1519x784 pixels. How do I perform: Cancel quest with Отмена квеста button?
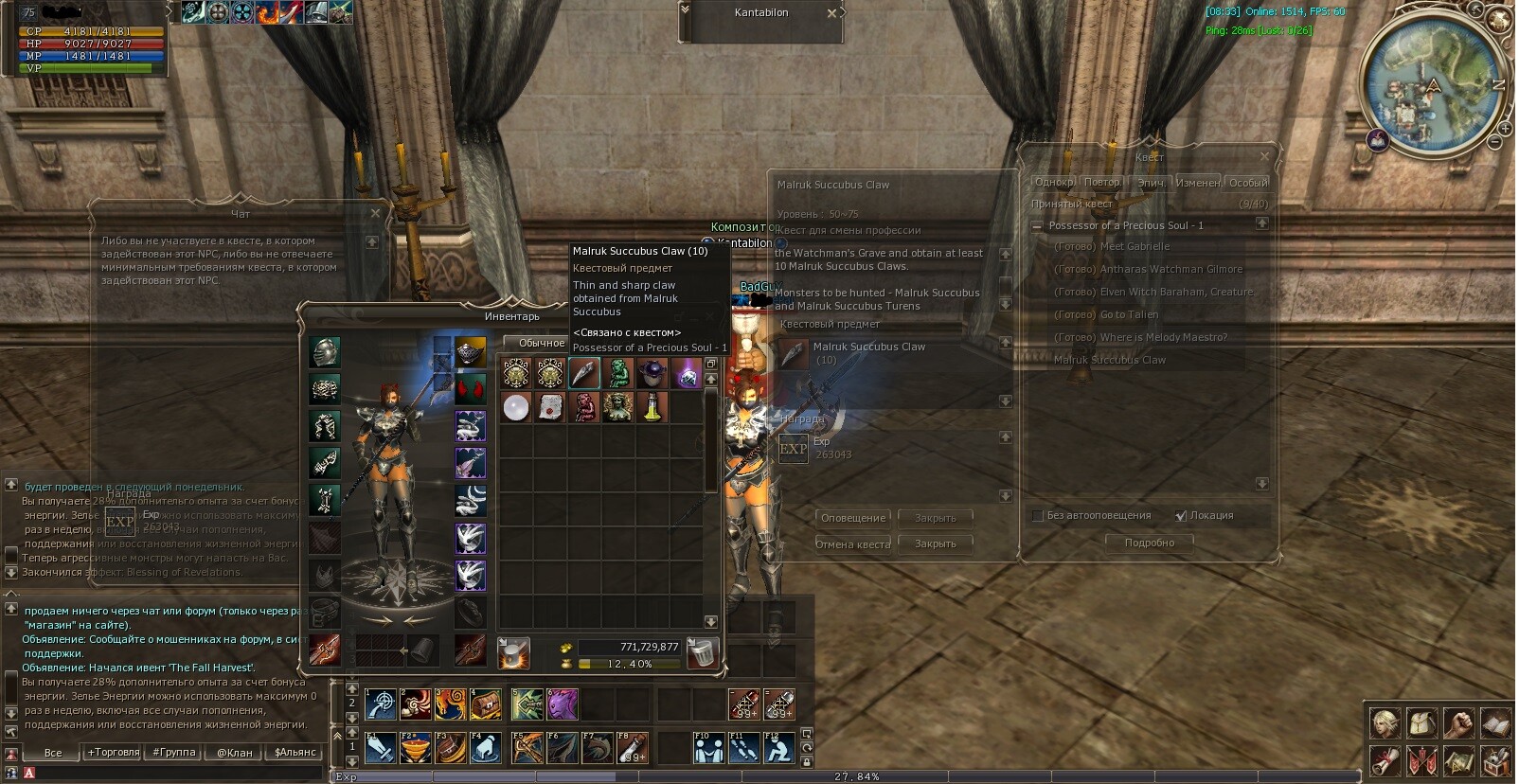point(853,544)
